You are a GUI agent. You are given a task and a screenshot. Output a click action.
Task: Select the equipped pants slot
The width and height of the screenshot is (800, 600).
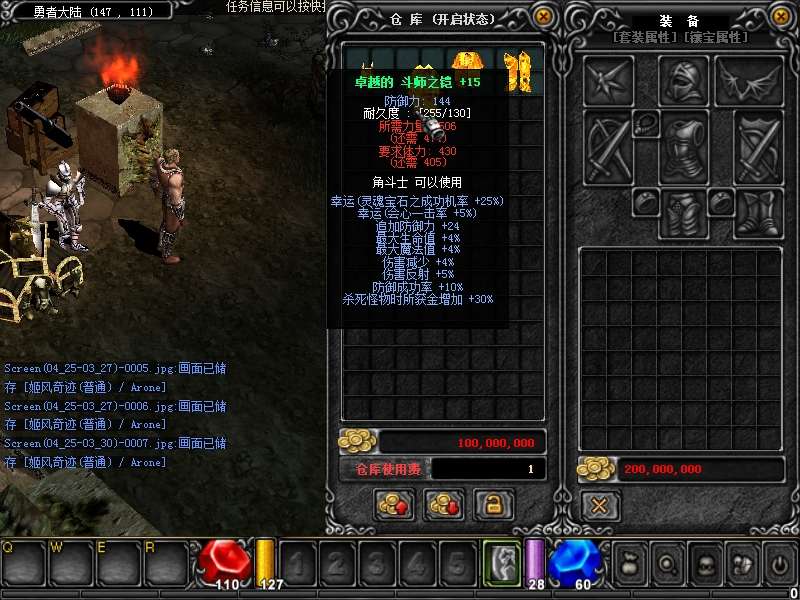pyautogui.click(x=684, y=214)
